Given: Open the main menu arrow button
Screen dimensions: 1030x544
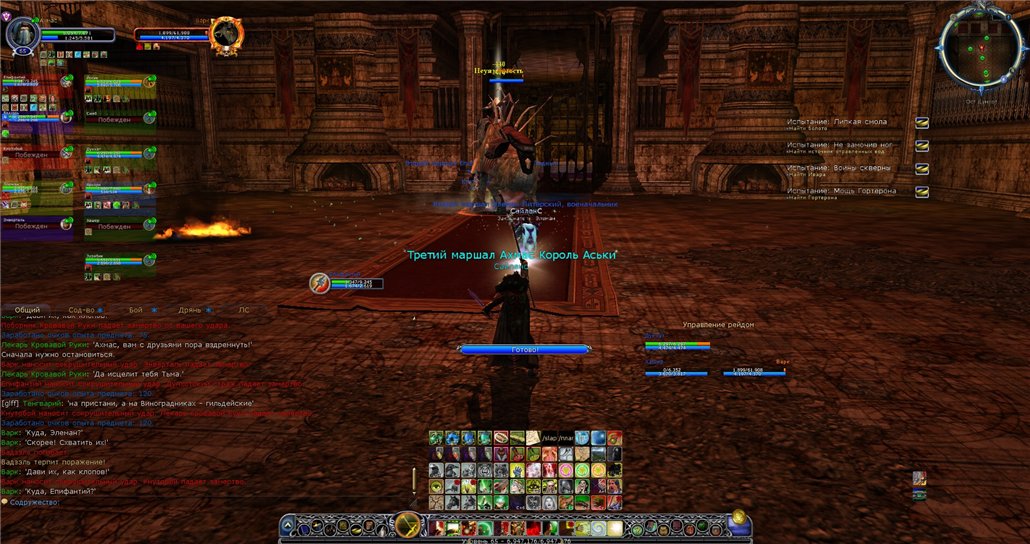Looking at the screenshot, I should pos(289,524).
